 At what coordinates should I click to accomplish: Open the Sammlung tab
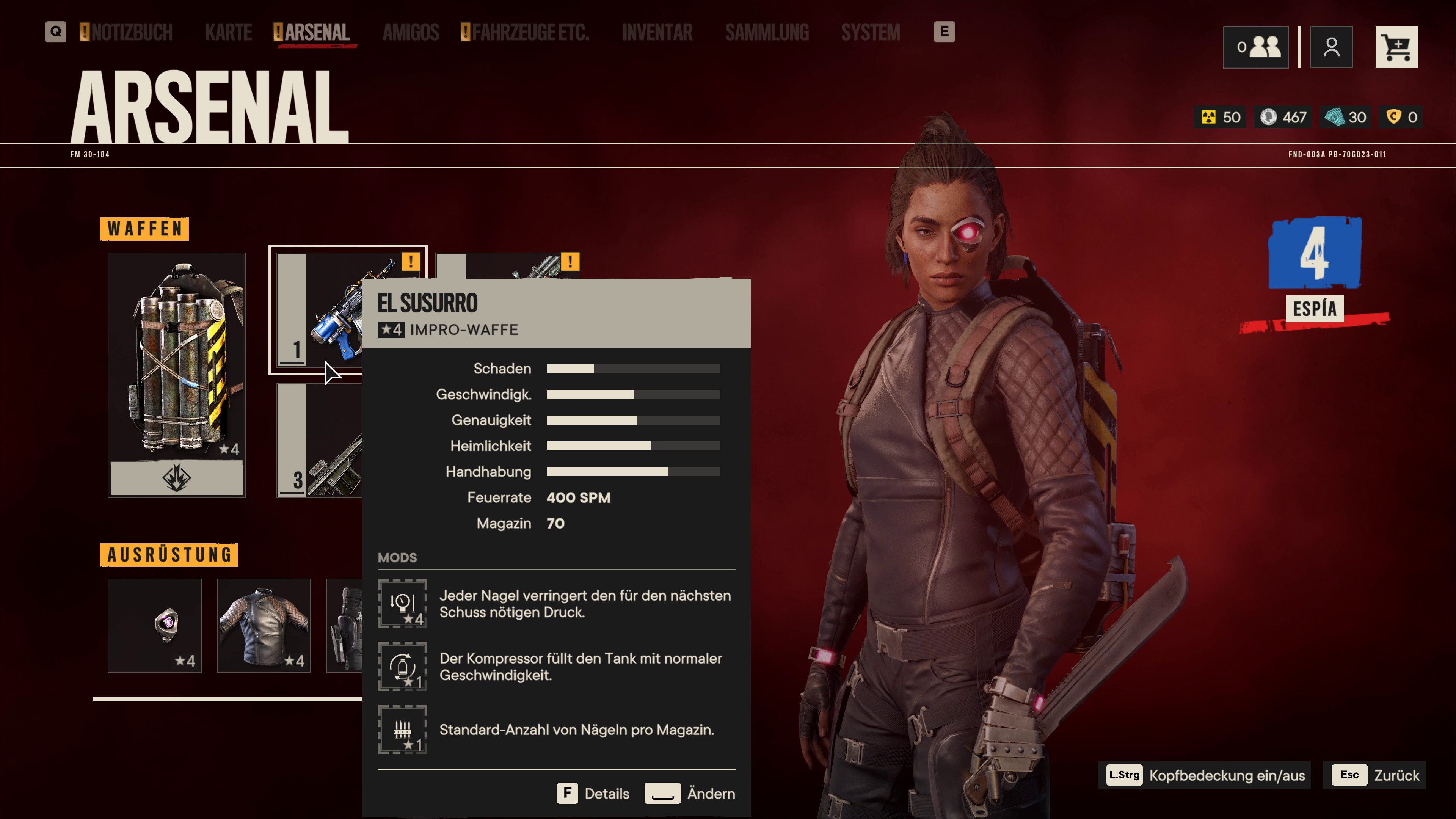point(767,32)
